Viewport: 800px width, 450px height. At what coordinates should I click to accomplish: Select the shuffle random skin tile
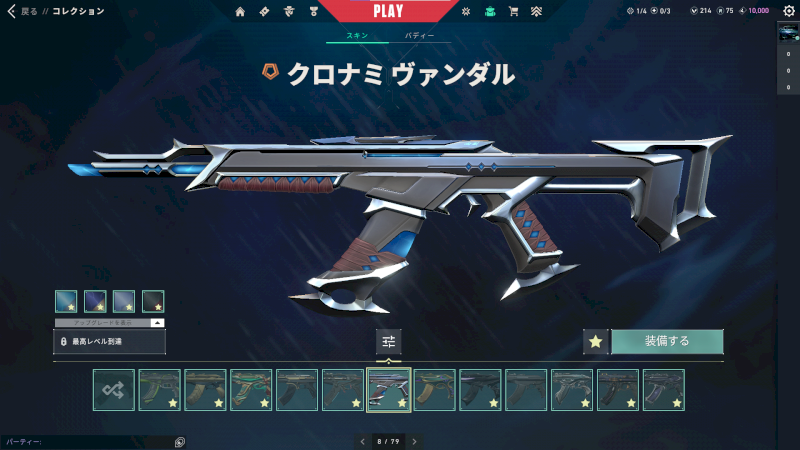[113, 390]
